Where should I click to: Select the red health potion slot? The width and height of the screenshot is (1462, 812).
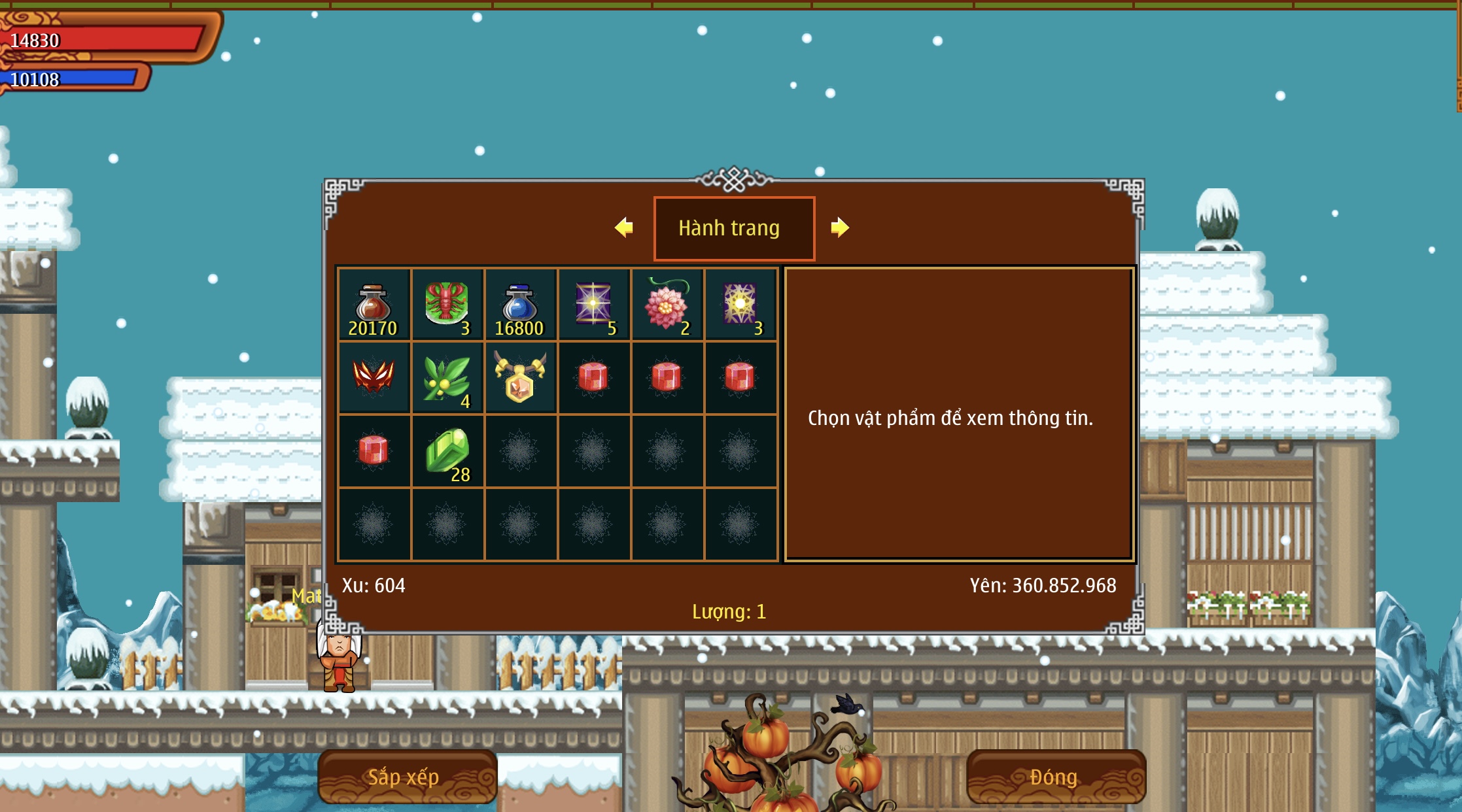374,305
